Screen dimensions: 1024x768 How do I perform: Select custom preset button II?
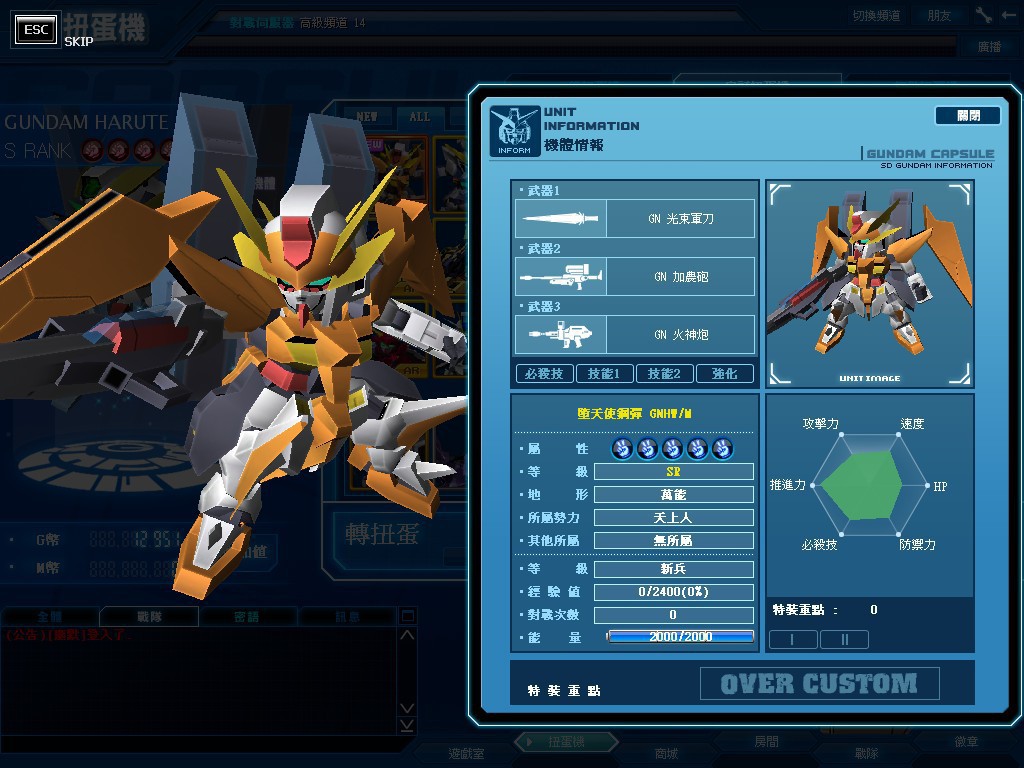(x=844, y=639)
